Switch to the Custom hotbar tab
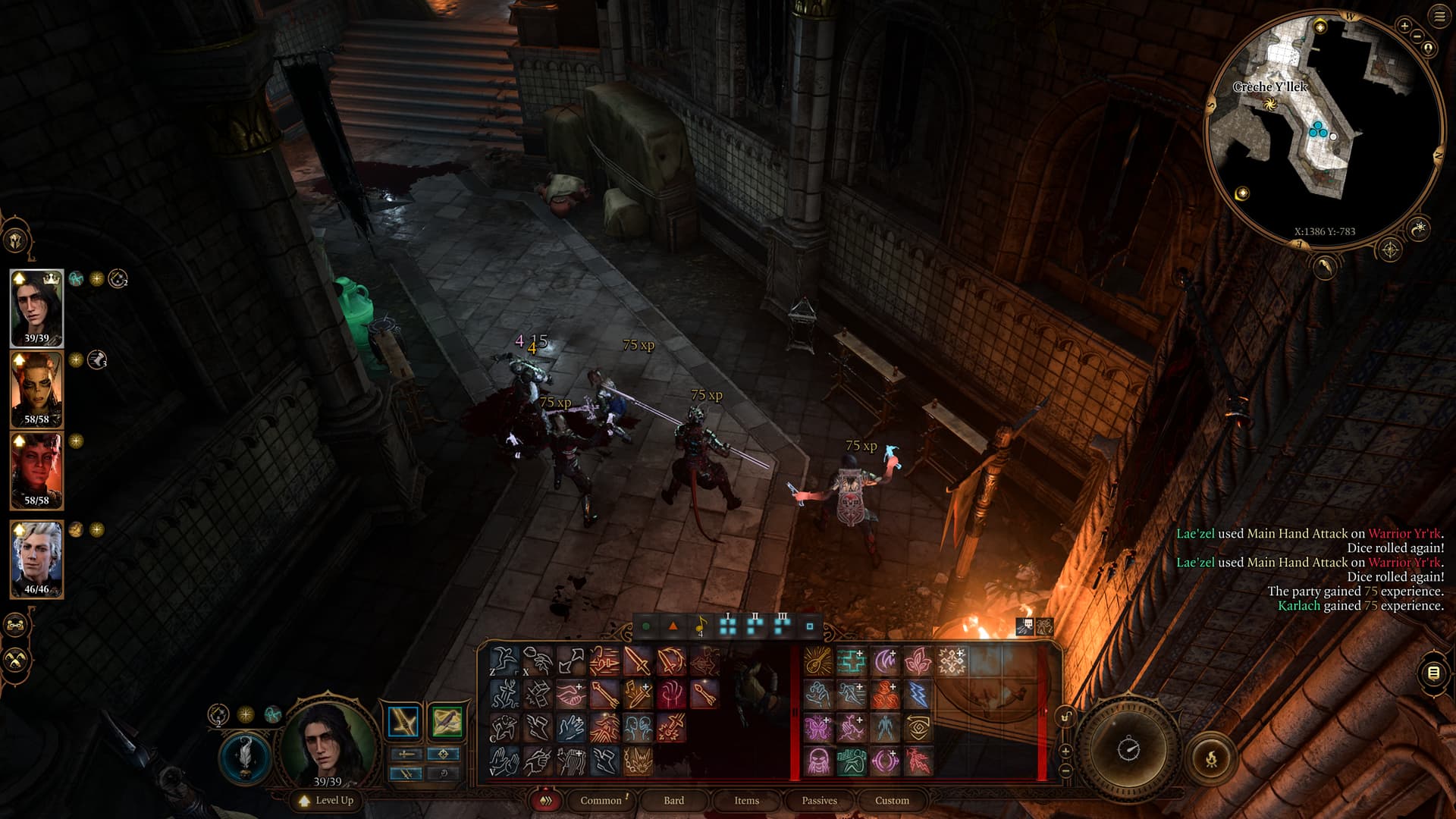Screen dimensions: 1456x819 (x=892, y=800)
